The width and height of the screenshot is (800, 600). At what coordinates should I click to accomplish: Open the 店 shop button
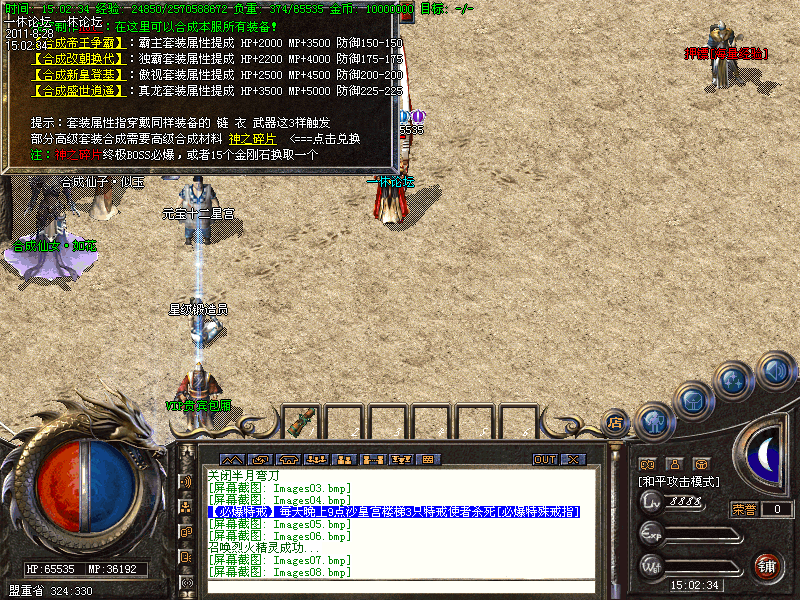pyautogui.click(x=616, y=423)
